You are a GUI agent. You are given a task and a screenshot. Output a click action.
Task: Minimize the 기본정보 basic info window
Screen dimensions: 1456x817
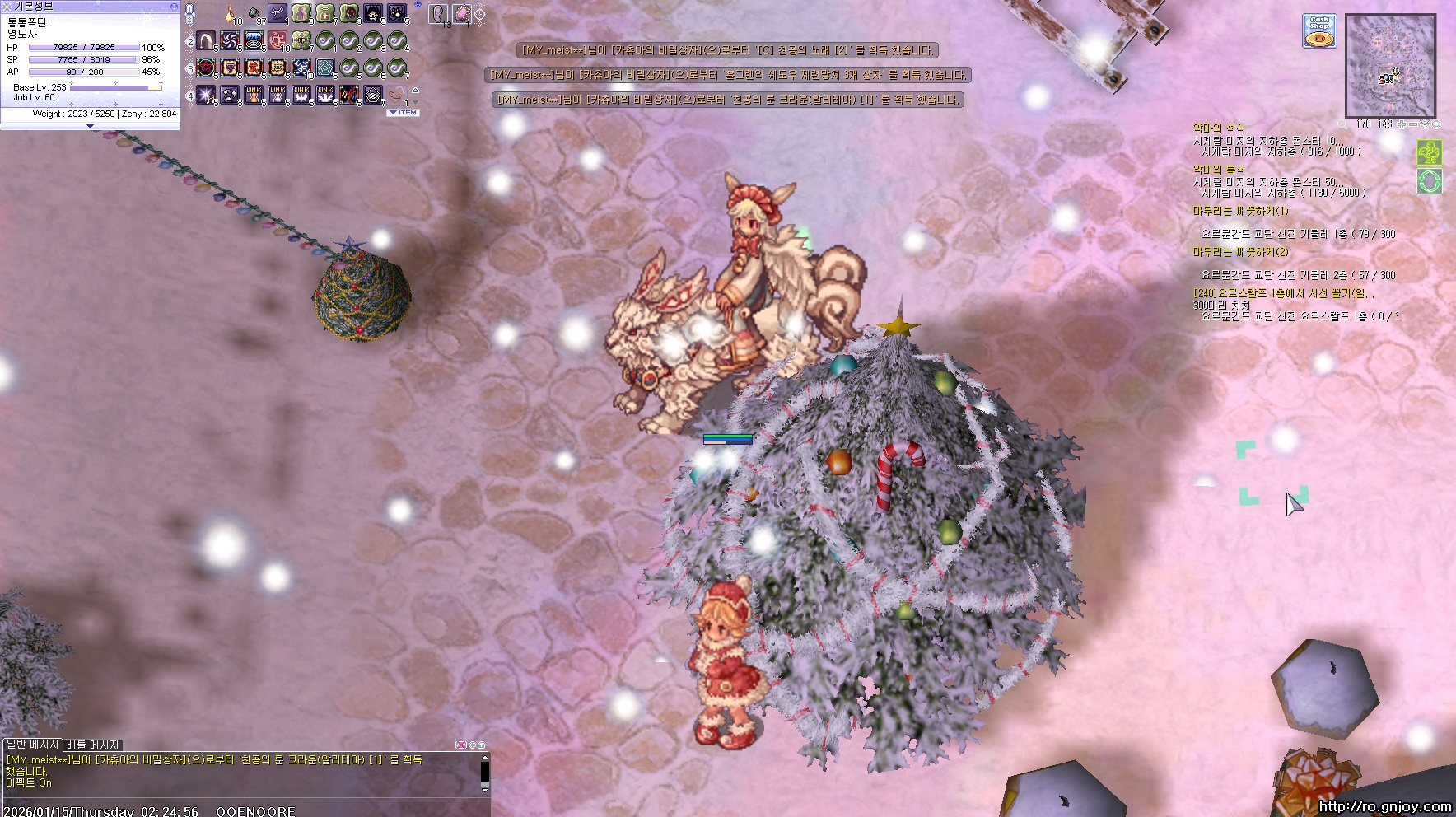pyautogui.click(x=173, y=6)
